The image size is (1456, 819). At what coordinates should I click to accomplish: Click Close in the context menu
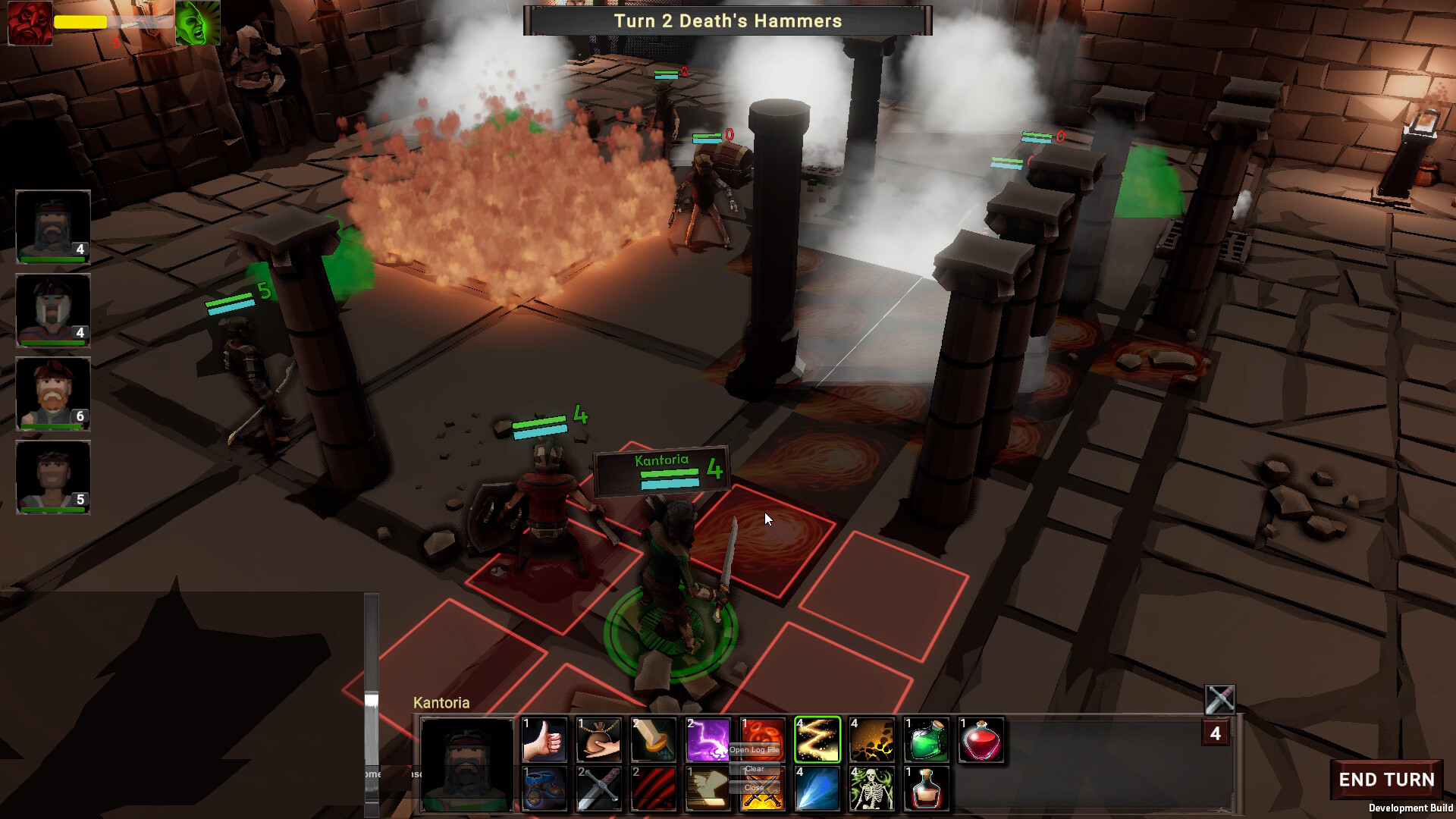click(755, 787)
